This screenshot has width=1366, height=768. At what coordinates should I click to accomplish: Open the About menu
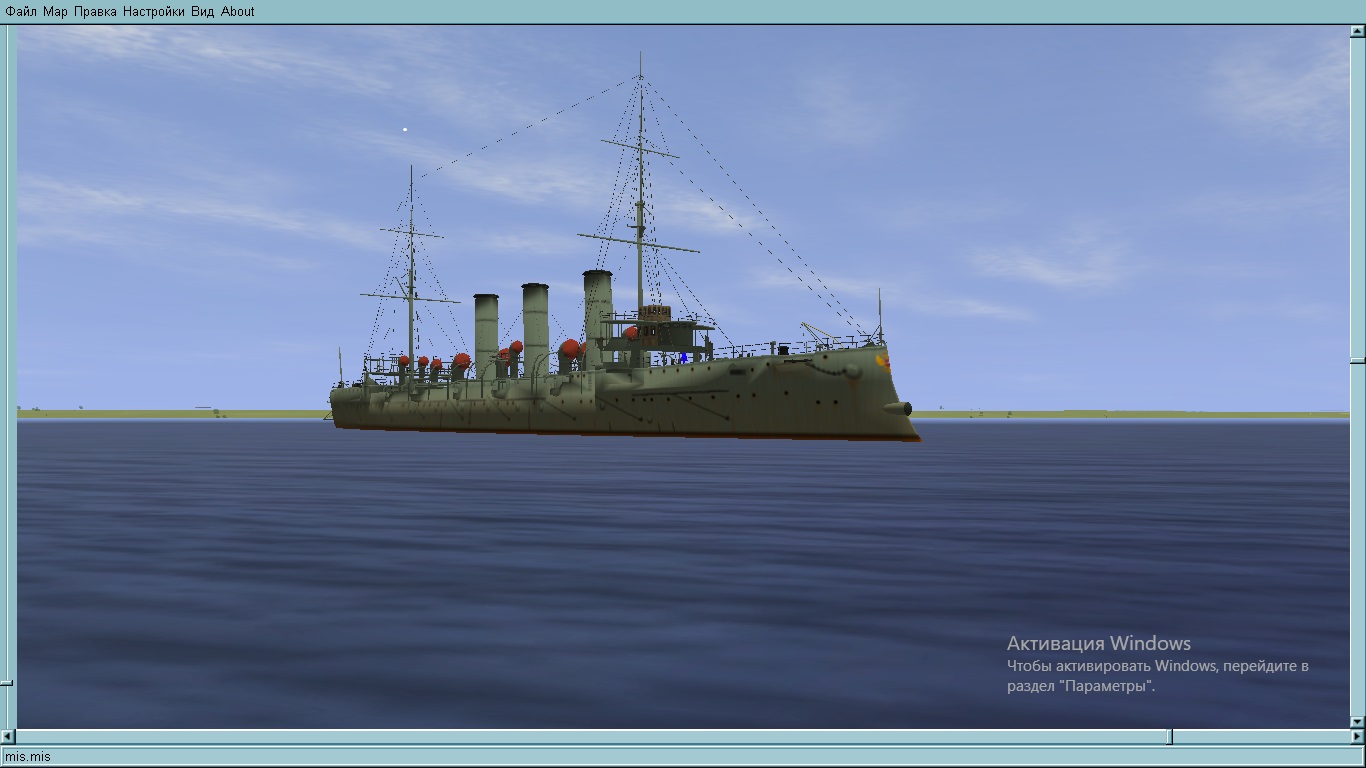pyautogui.click(x=238, y=12)
